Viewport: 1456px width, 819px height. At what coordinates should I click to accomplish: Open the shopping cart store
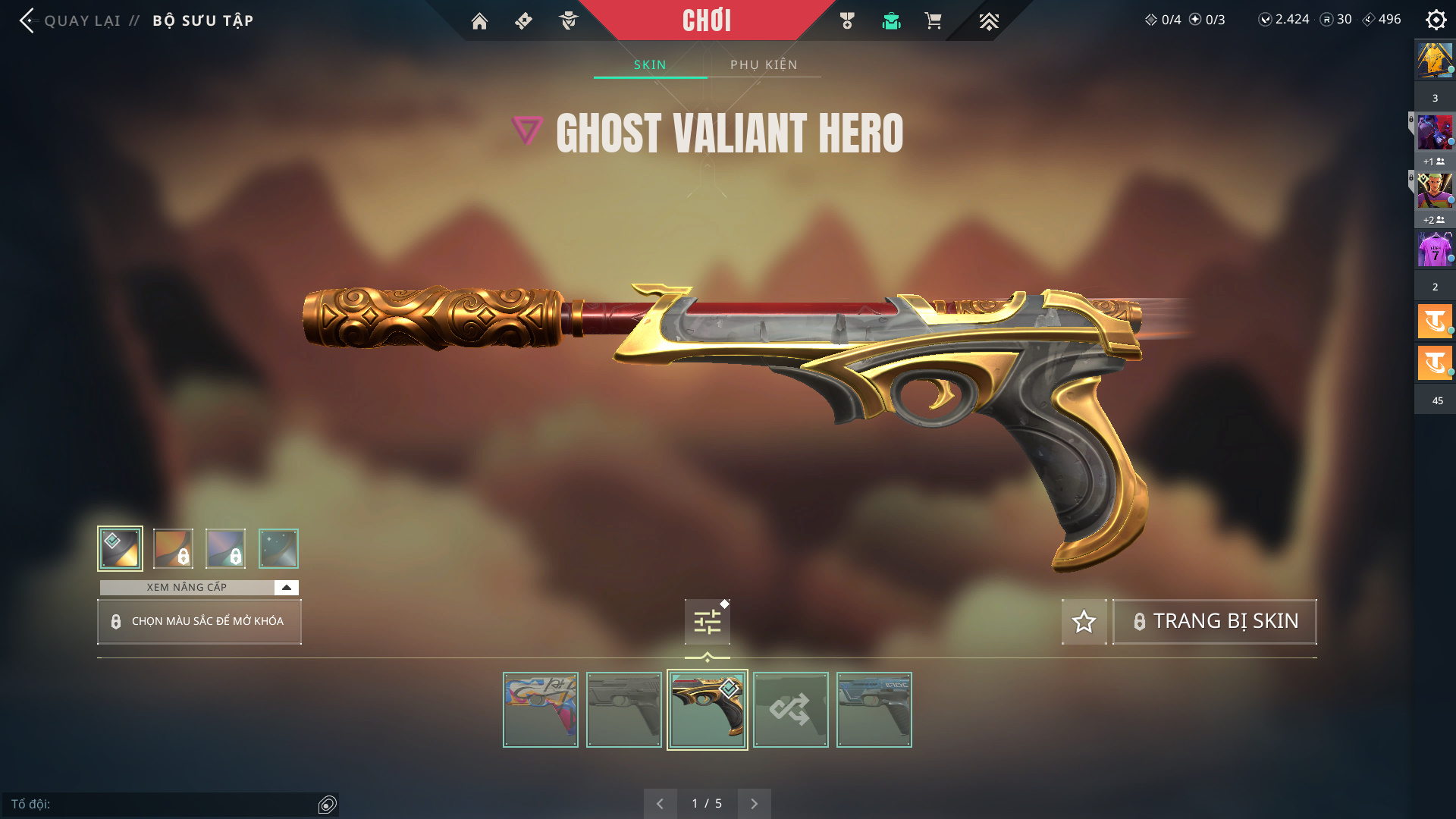(x=933, y=21)
